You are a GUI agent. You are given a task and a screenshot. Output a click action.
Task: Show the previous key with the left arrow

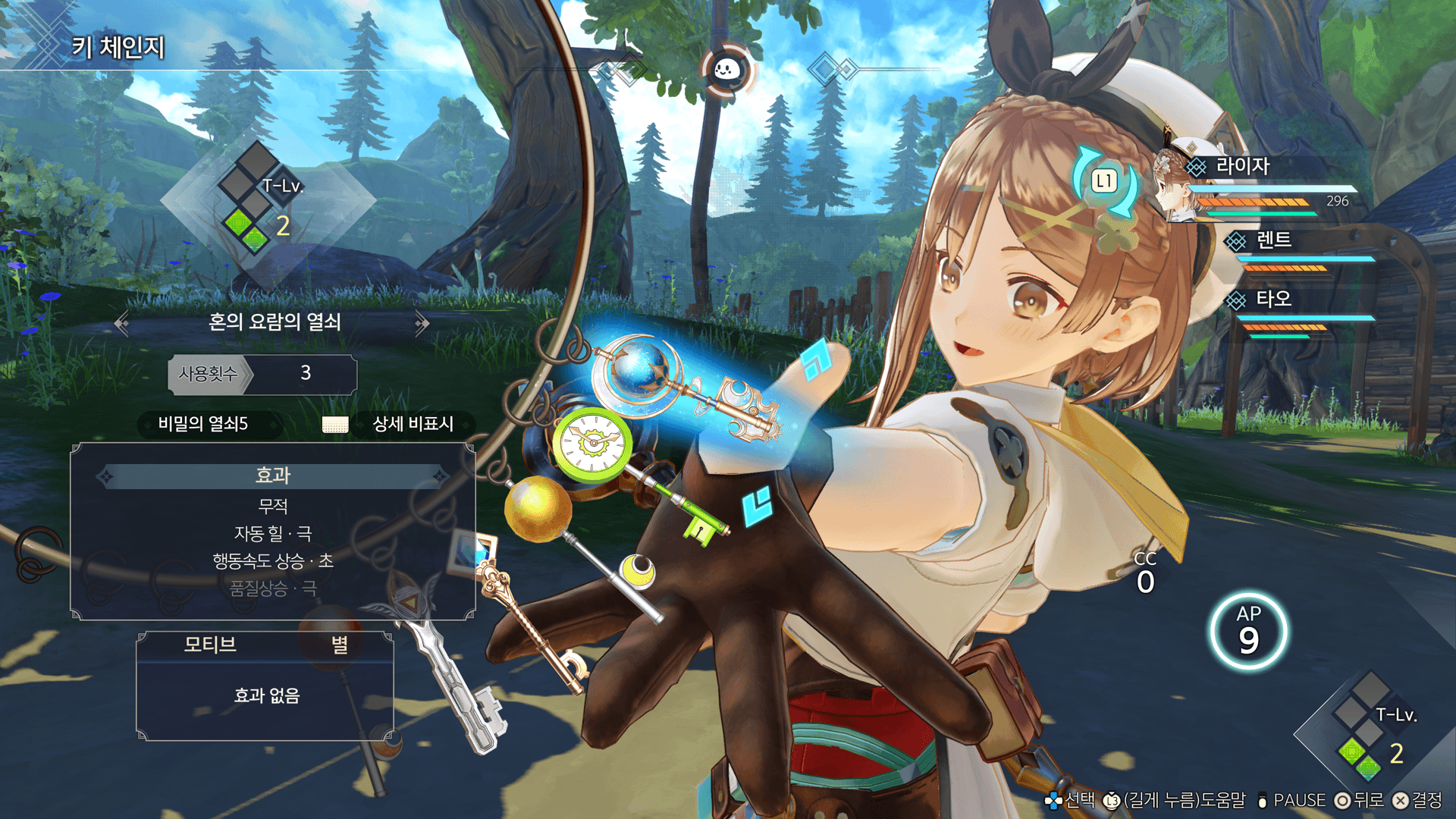tap(121, 324)
